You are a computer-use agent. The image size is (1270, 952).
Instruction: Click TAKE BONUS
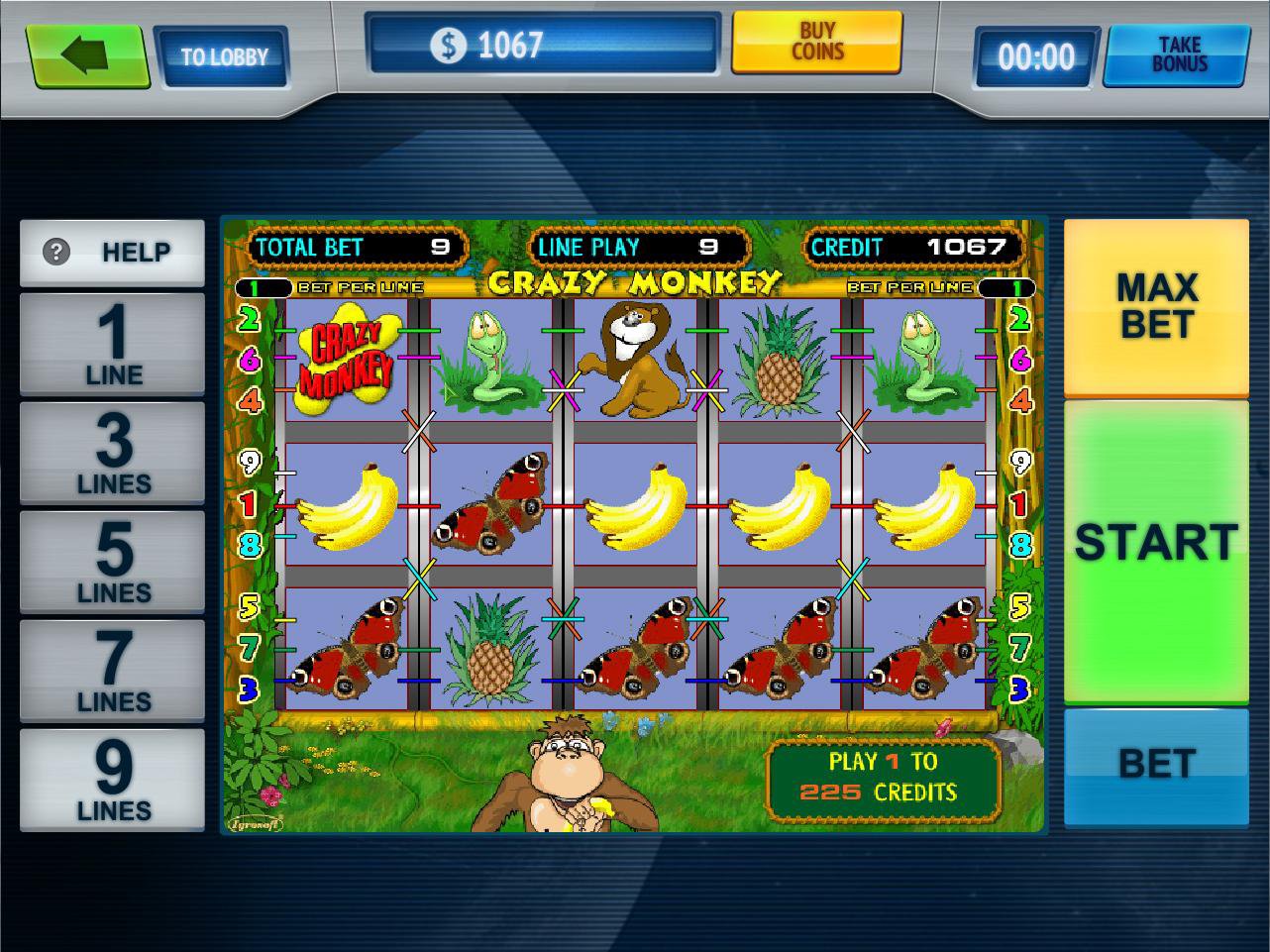click(x=1175, y=56)
